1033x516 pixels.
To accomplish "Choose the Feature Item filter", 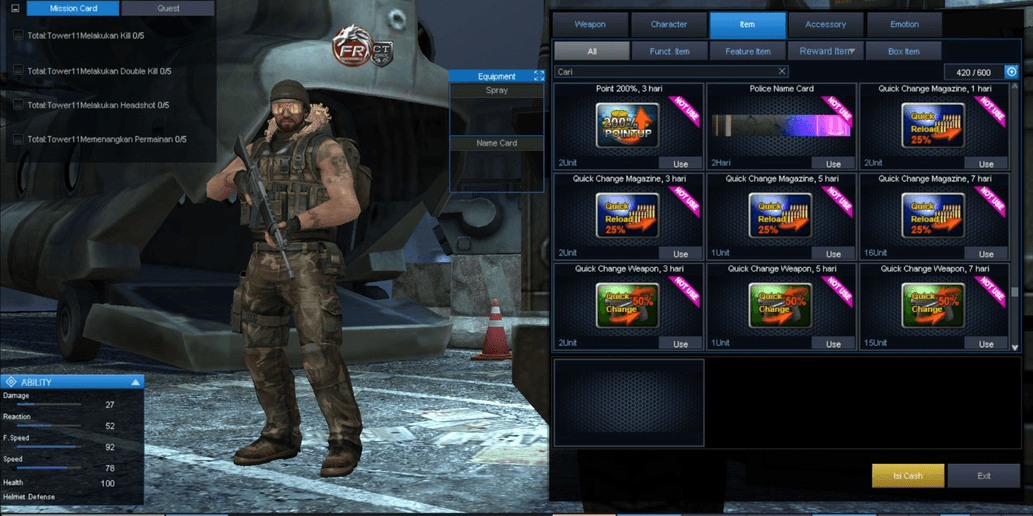I will coord(747,51).
